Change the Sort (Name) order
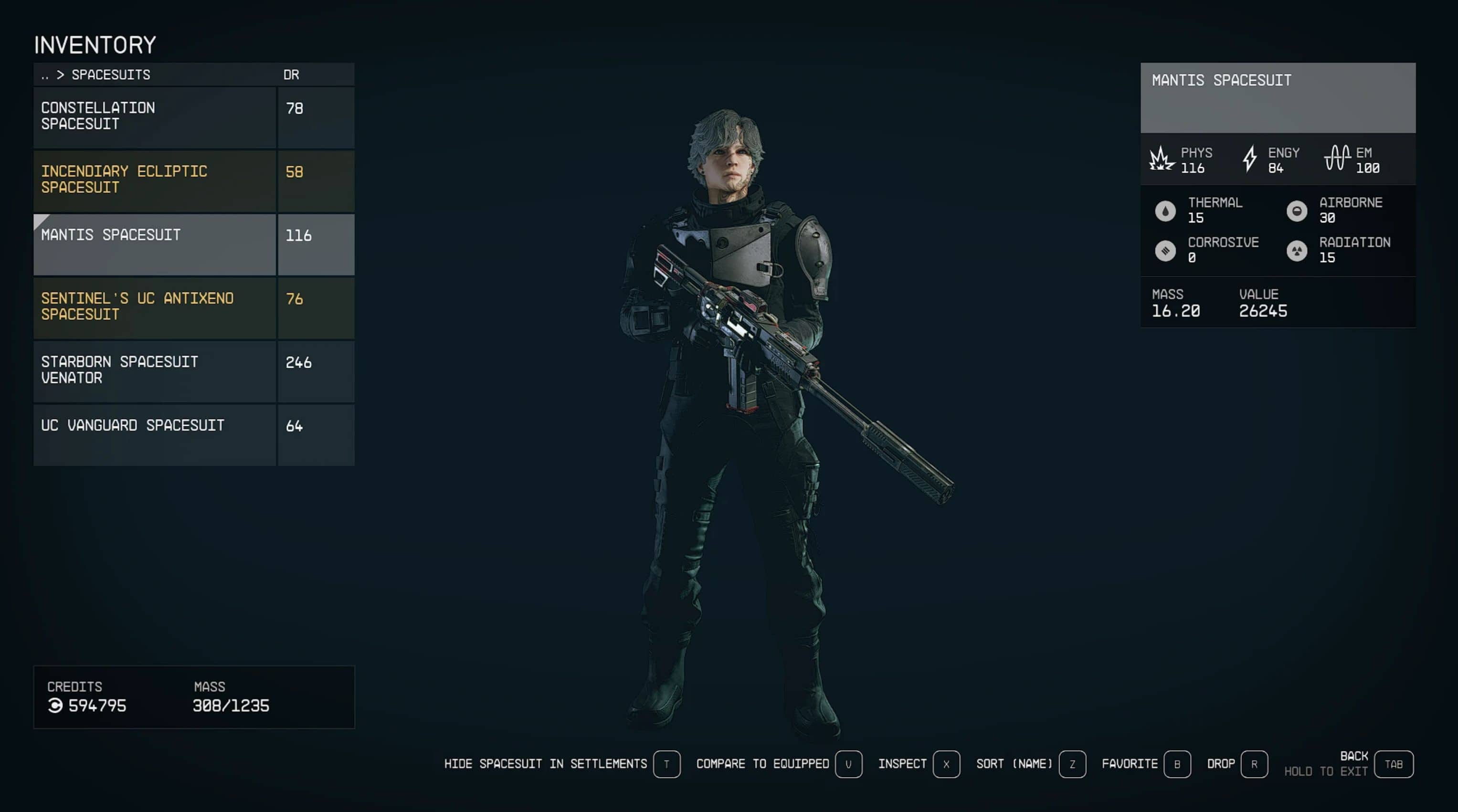Viewport: 1458px width, 812px height. point(1072,764)
